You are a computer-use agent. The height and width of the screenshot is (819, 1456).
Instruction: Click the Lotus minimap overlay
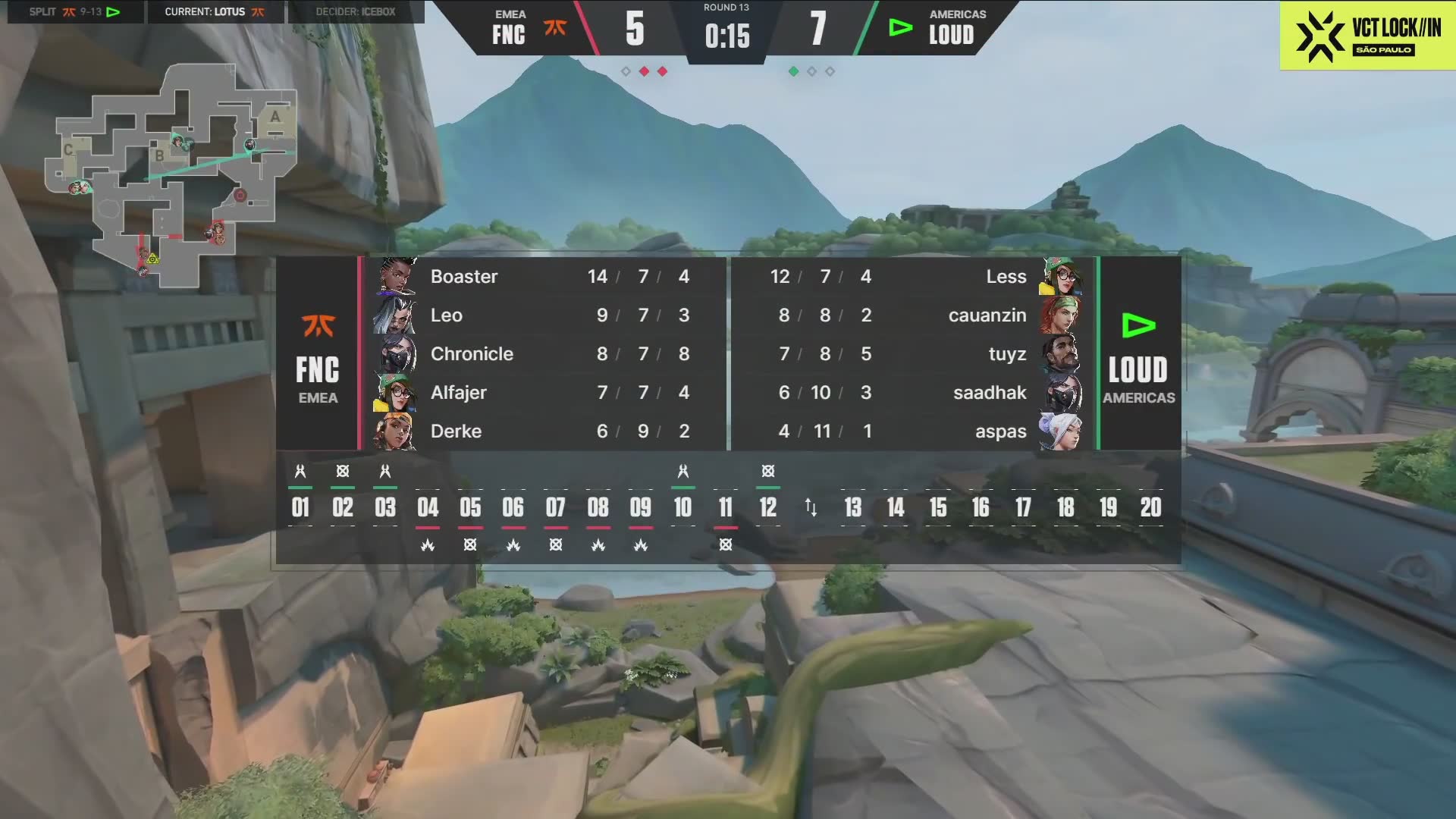coord(171,176)
